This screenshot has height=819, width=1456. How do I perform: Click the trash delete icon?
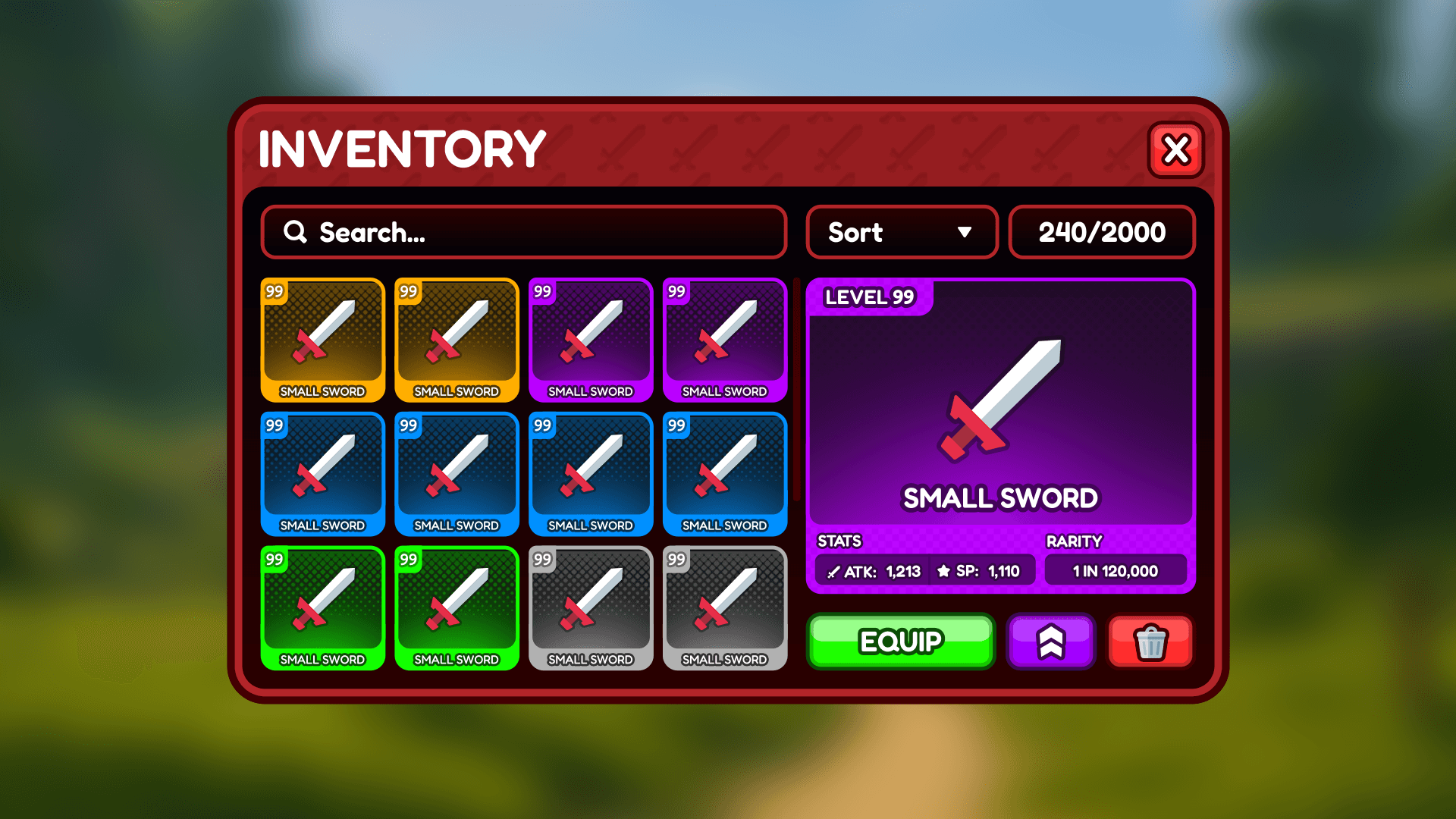click(1150, 642)
